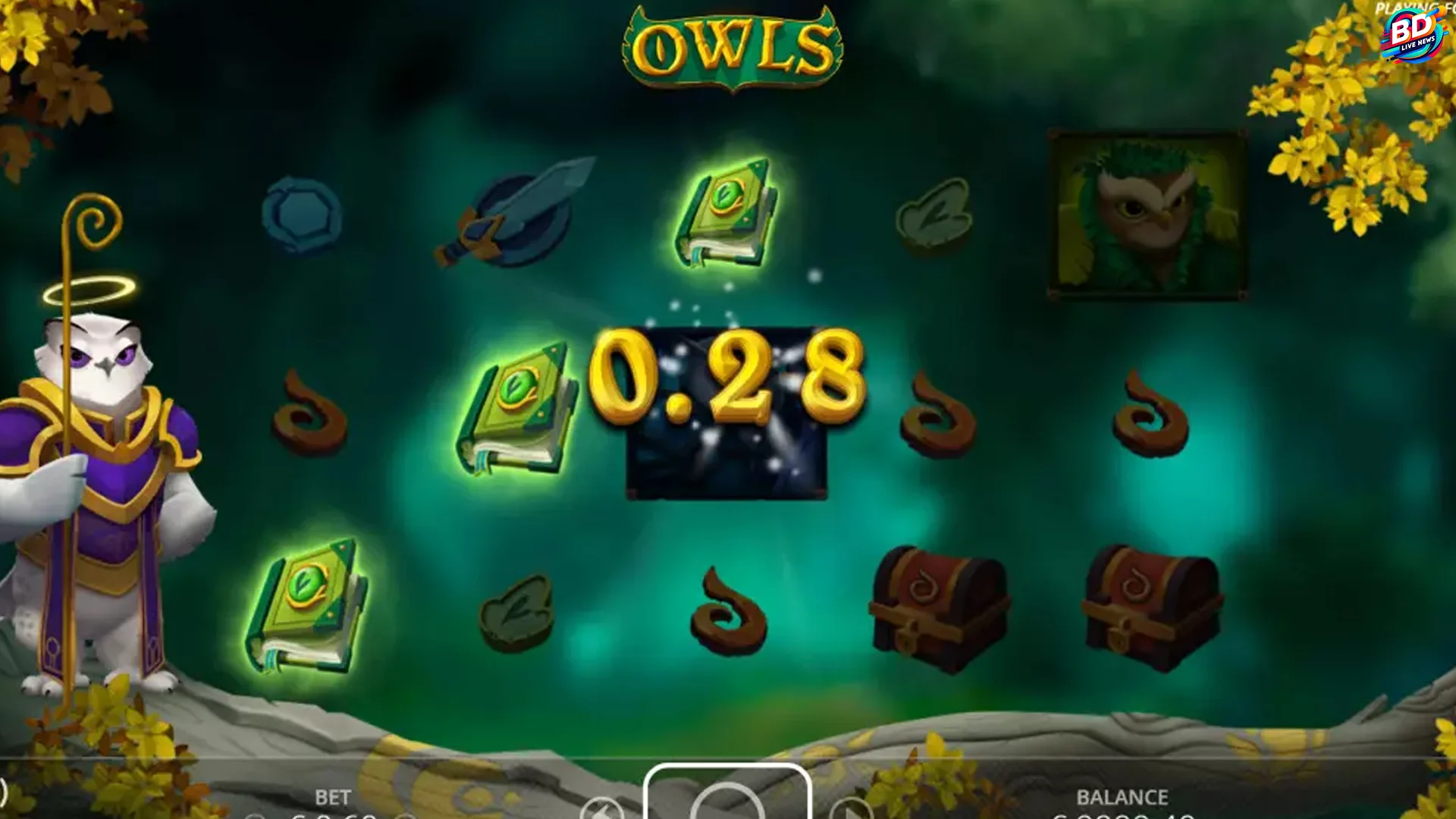
Task: Click the glowing spellbook symbol on the top reel
Action: tap(728, 220)
